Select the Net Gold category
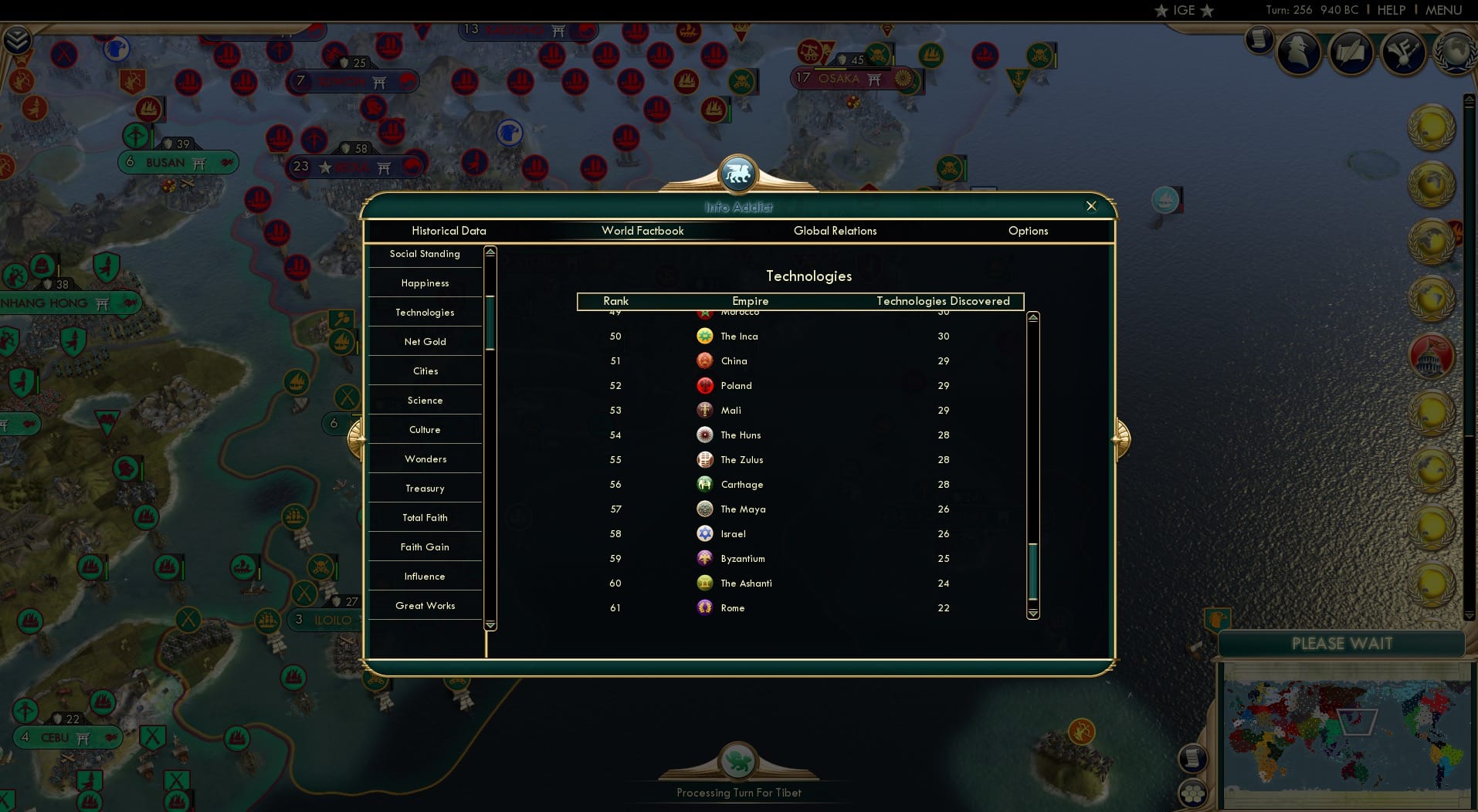Screen dimensions: 1478x812 pos(424,341)
